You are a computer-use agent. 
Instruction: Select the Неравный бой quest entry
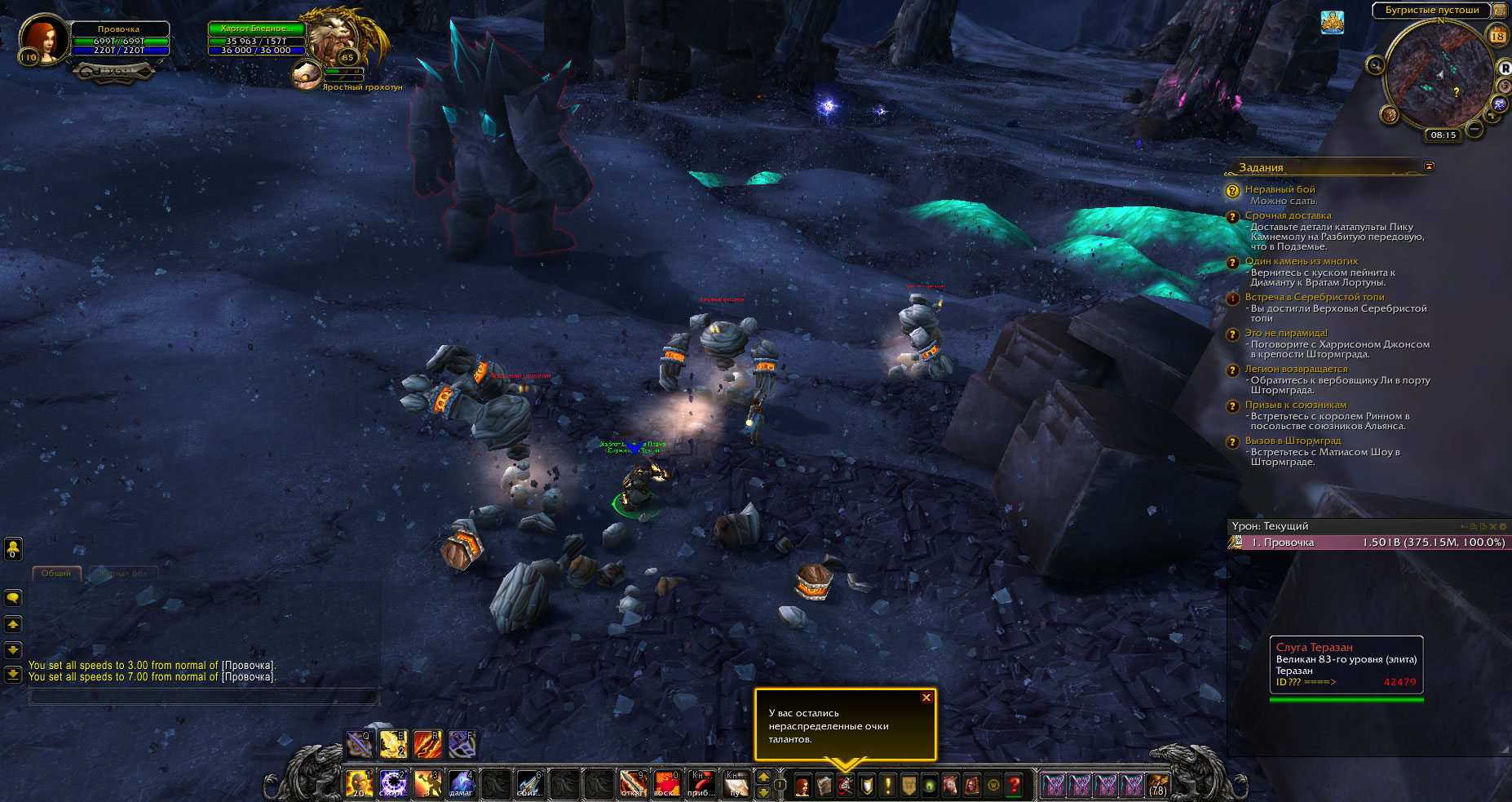(x=1280, y=189)
